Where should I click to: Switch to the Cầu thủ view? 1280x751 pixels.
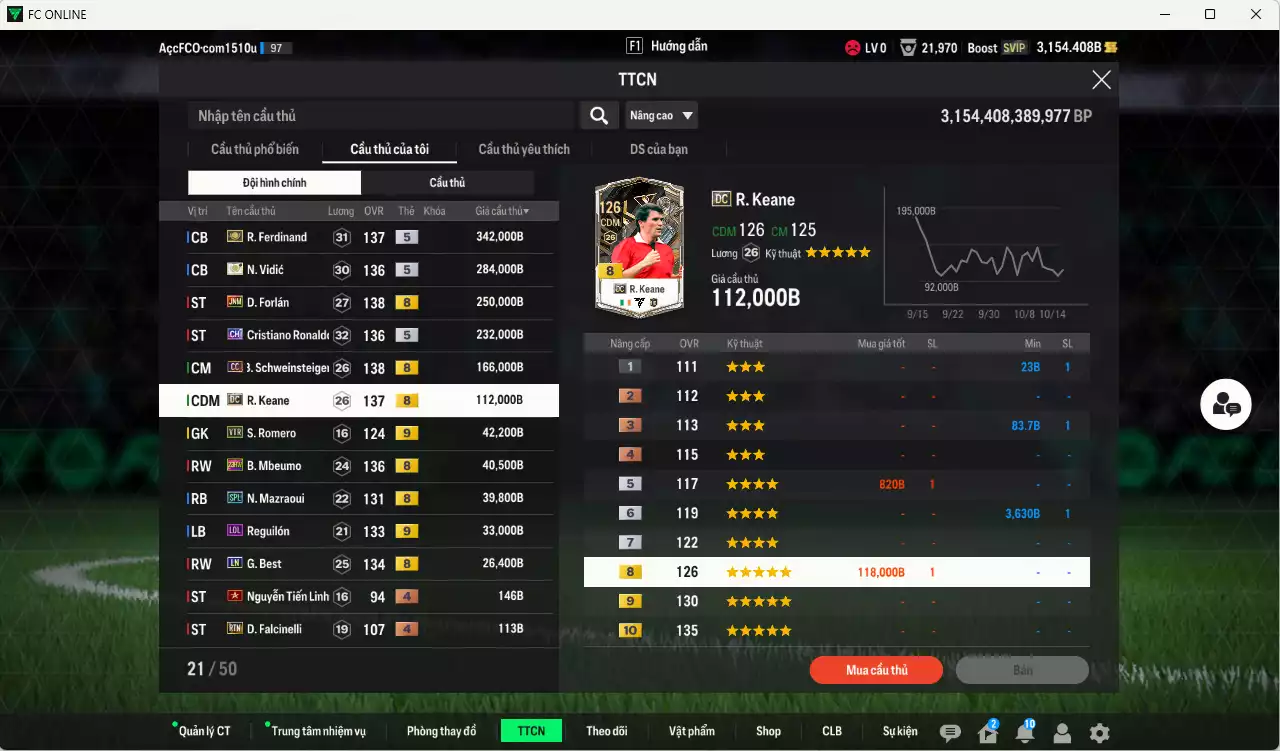[x=447, y=183]
